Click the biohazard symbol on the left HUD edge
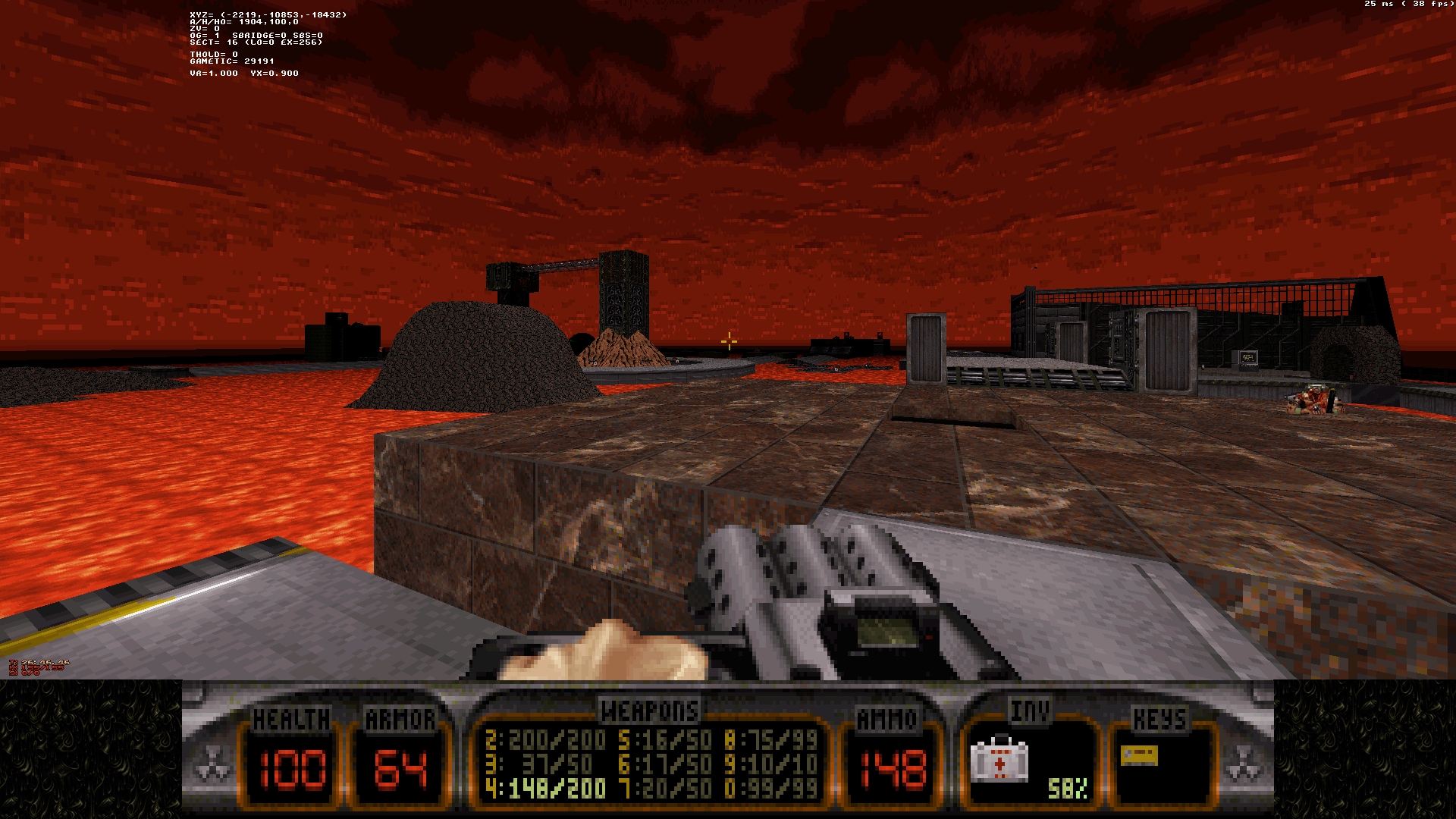 (x=215, y=762)
